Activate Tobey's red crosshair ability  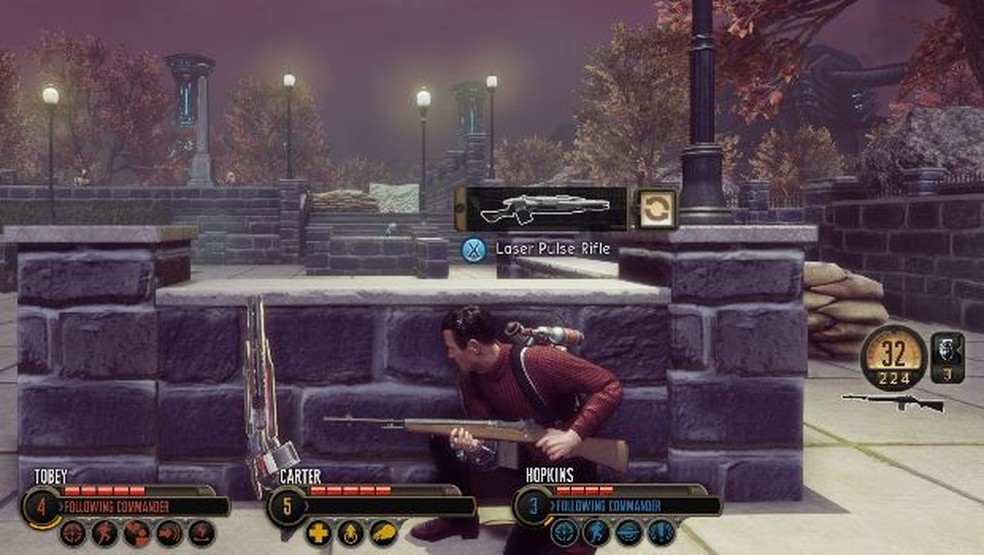click(x=73, y=533)
